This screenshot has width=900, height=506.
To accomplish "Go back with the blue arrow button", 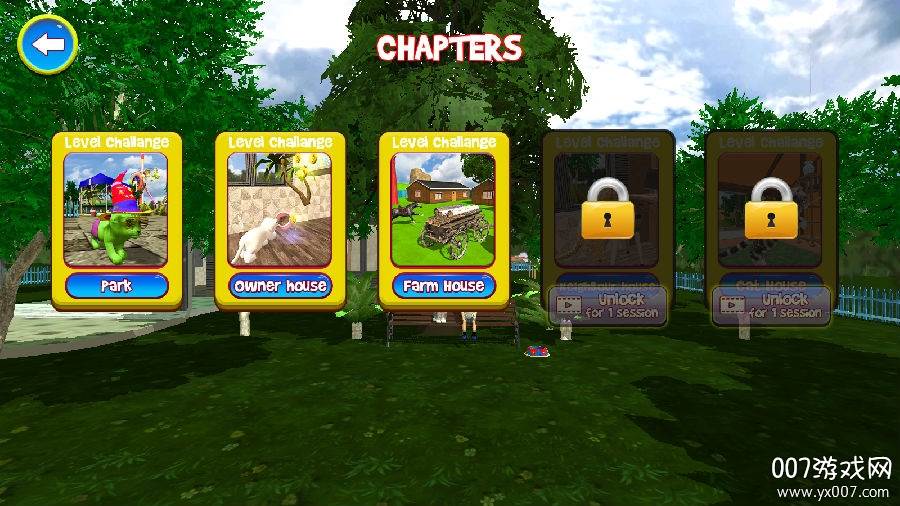I will pyautogui.click(x=47, y=44).
